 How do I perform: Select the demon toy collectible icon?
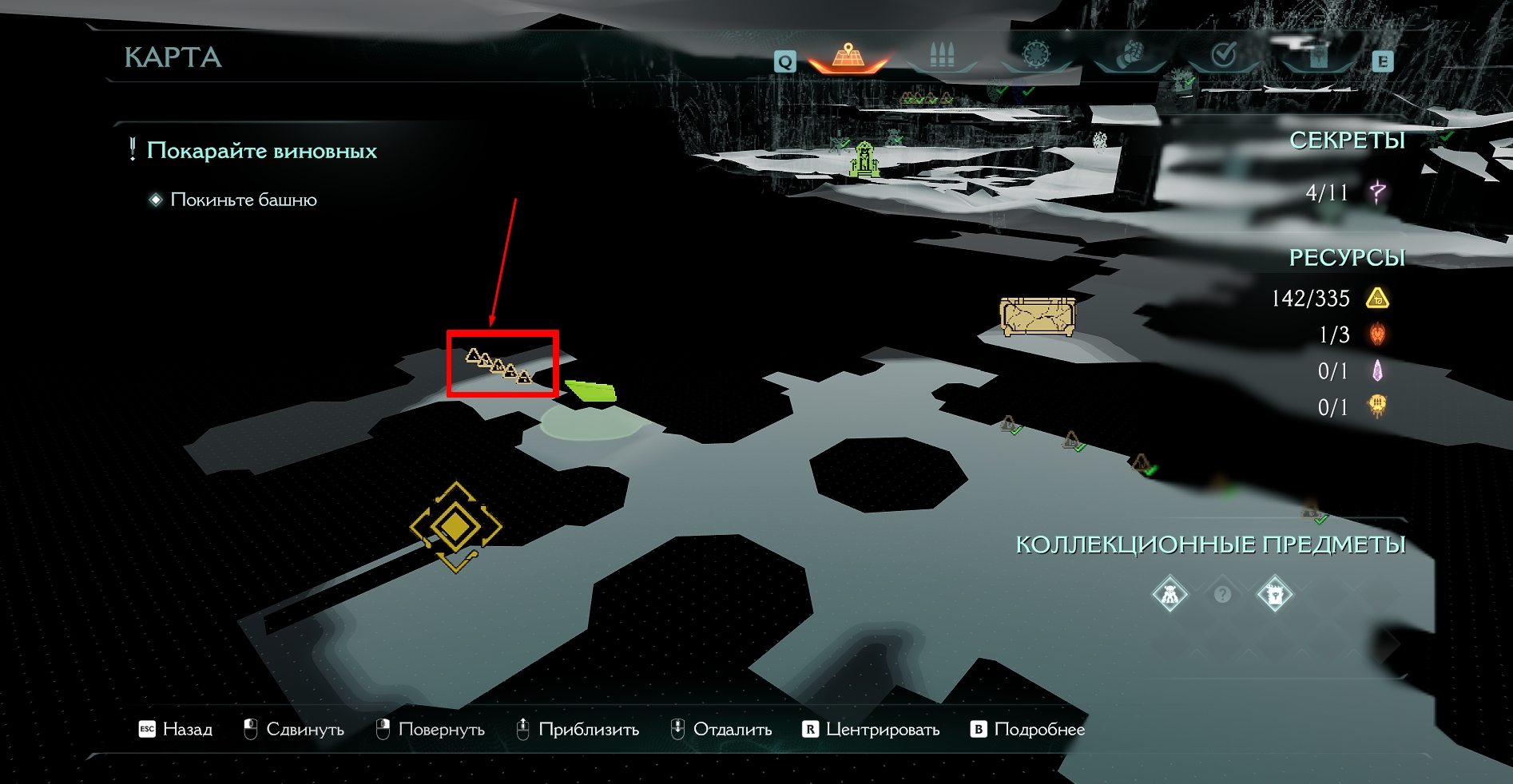1170,595
